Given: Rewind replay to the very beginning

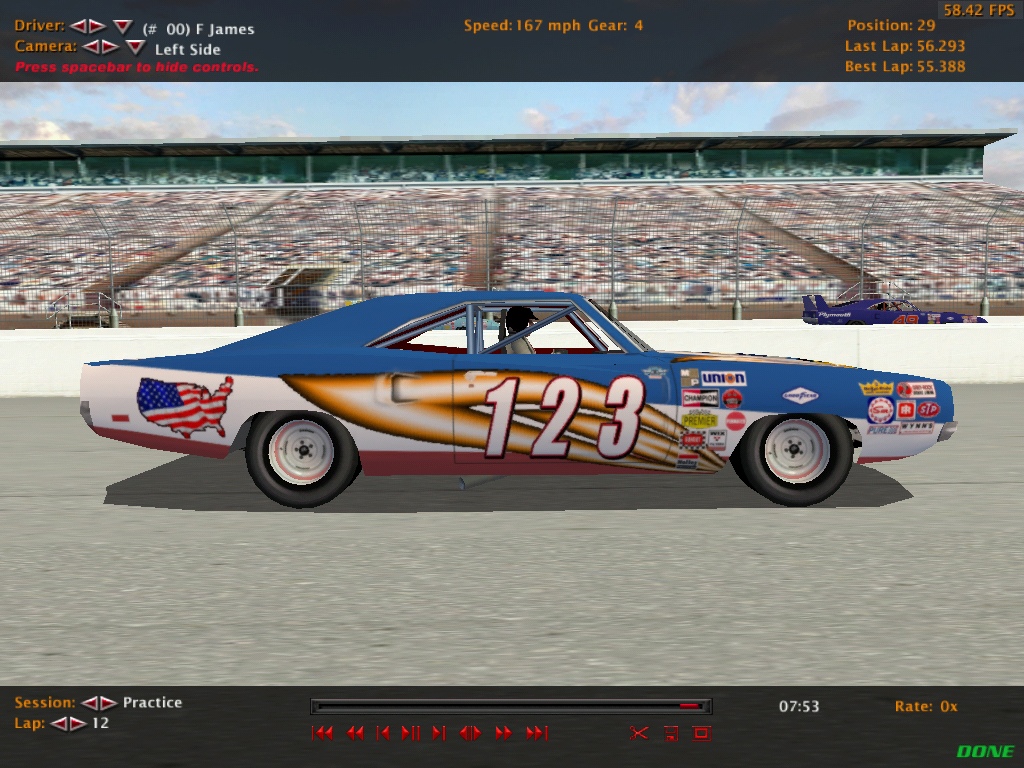Looking at the screenshot, I should [322, 733].
